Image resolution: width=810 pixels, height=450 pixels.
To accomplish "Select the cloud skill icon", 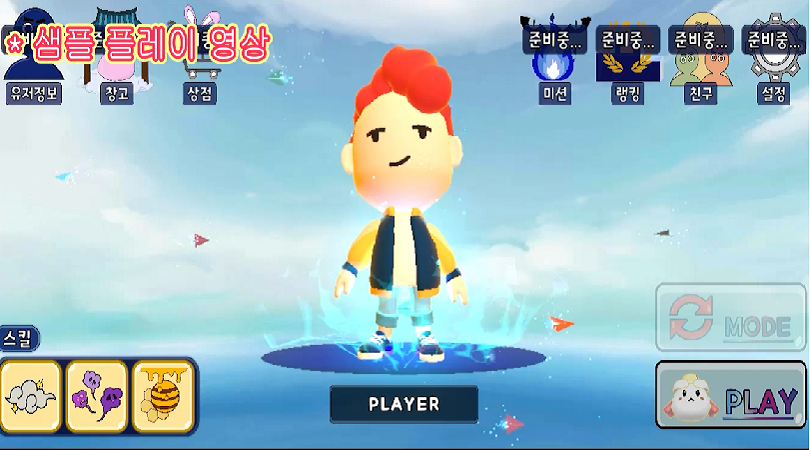I will tap(32, 396).
